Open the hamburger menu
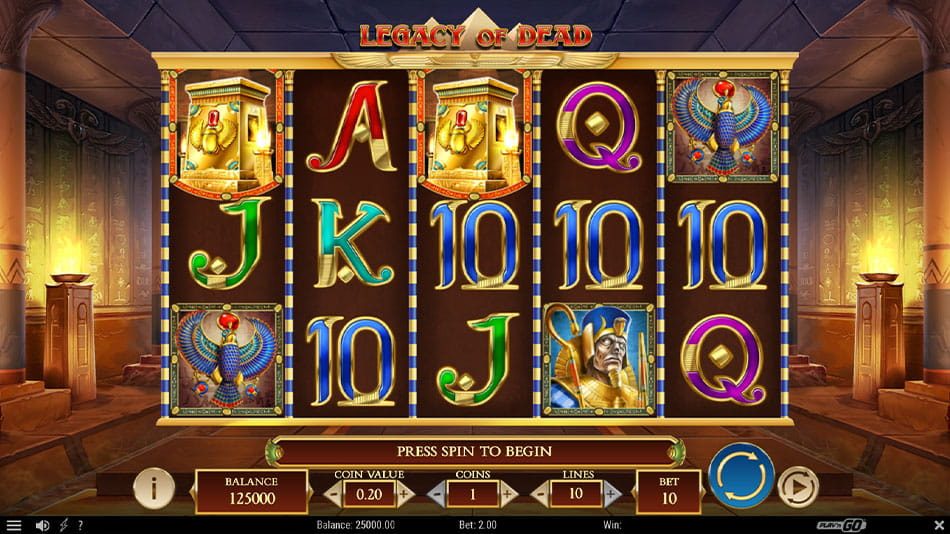 pos(13,525)
